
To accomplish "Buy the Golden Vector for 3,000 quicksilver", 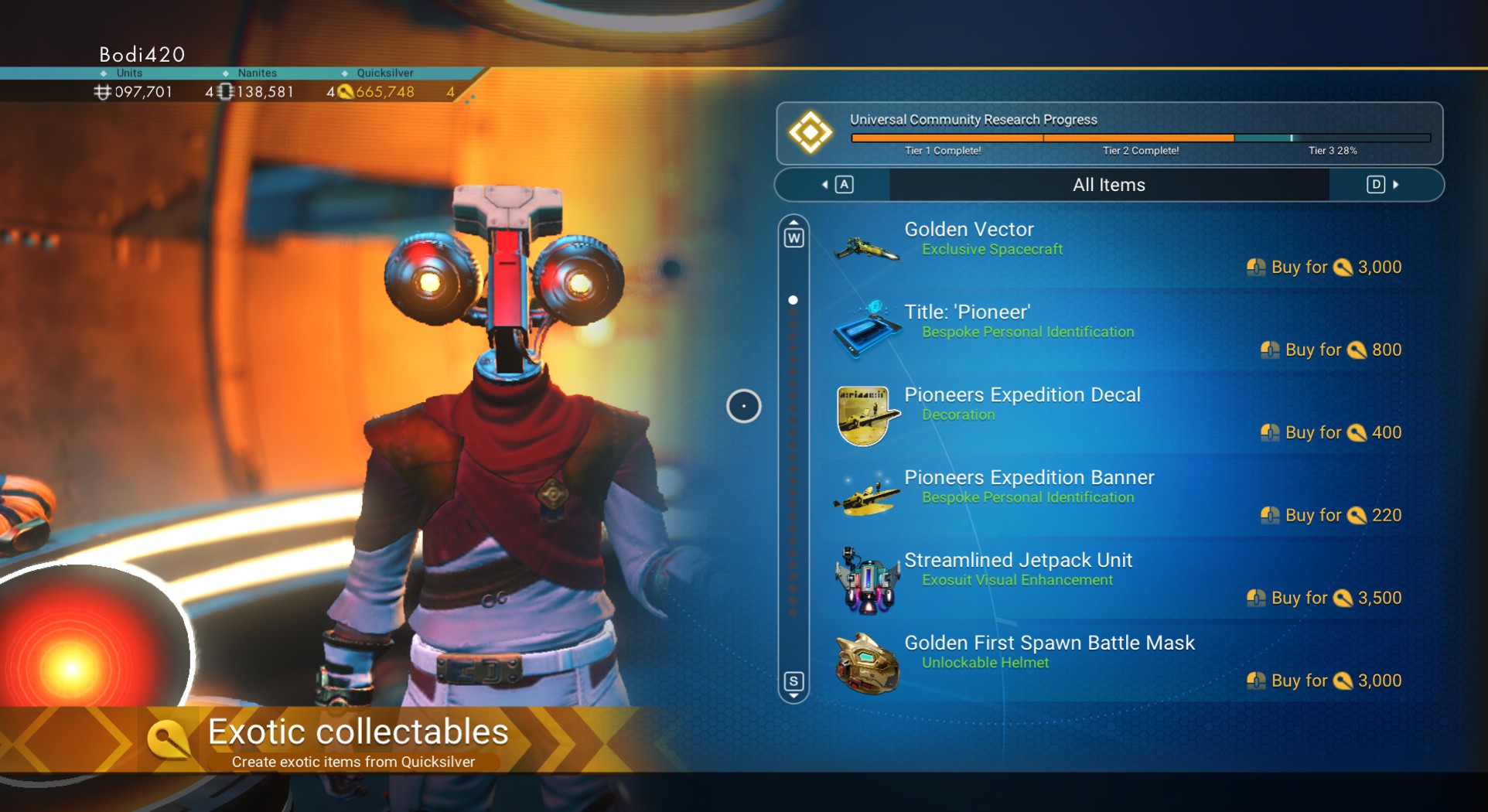I will coord(1323,267).
